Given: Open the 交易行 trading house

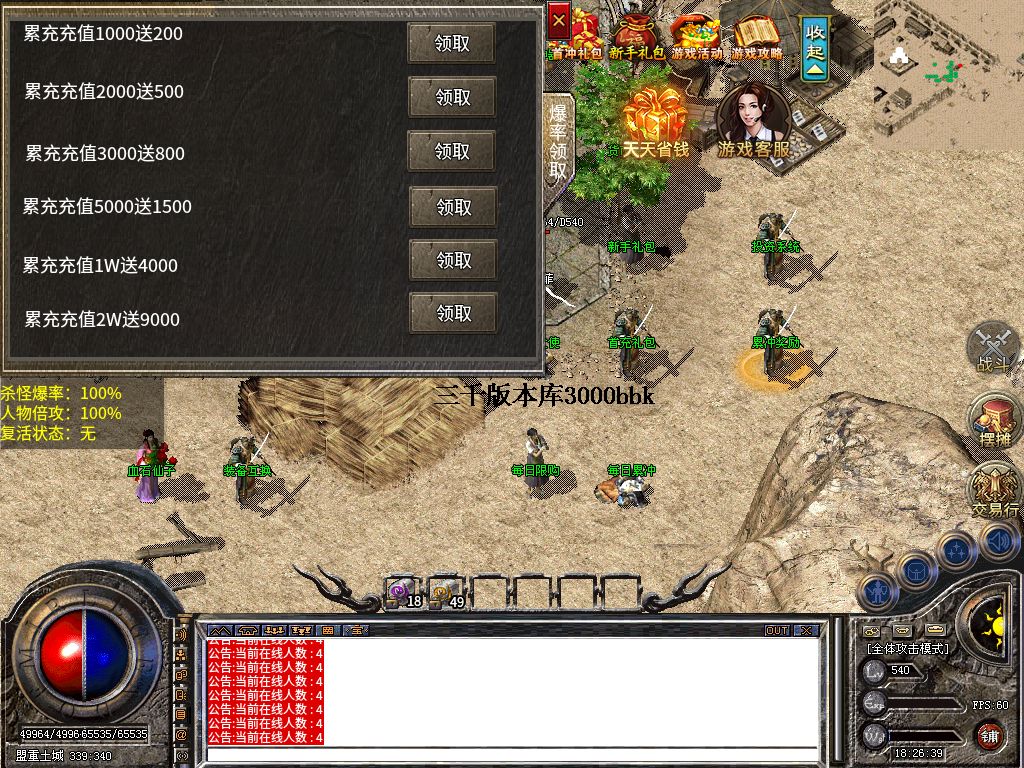Looking at the screenshot, I should tap(995, 490).
